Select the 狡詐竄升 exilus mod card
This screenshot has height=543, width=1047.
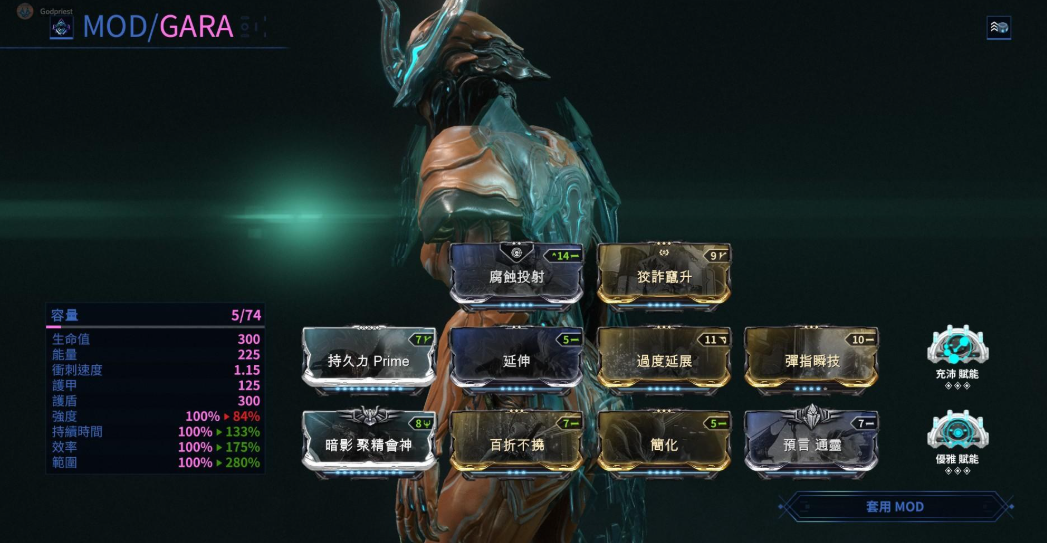[664, 276]
